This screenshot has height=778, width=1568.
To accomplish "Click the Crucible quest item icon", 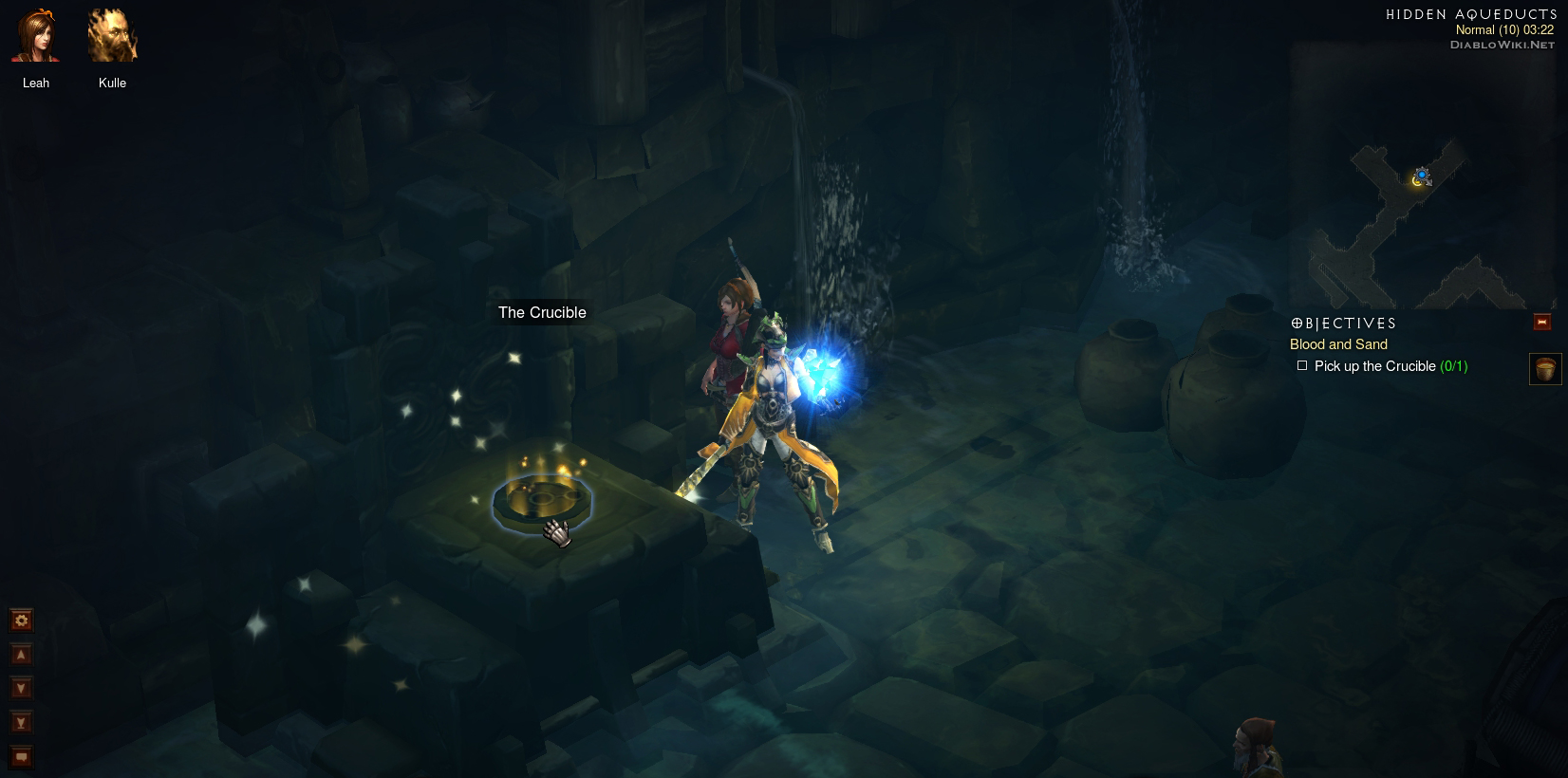I will pyautogui.click(x=1545, y=368).
